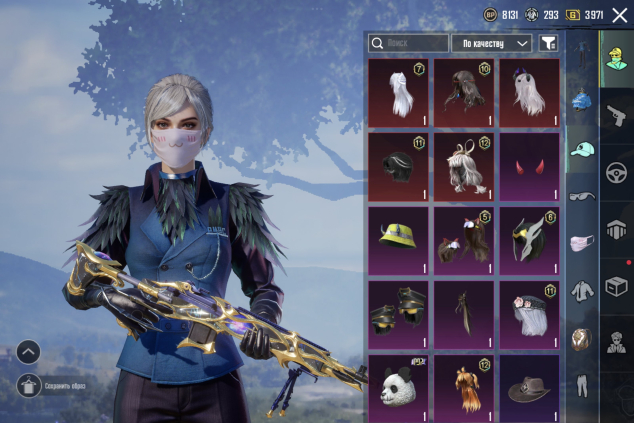Close the inventory screen with the X
634x423 pixels.
tap(619, 15)
